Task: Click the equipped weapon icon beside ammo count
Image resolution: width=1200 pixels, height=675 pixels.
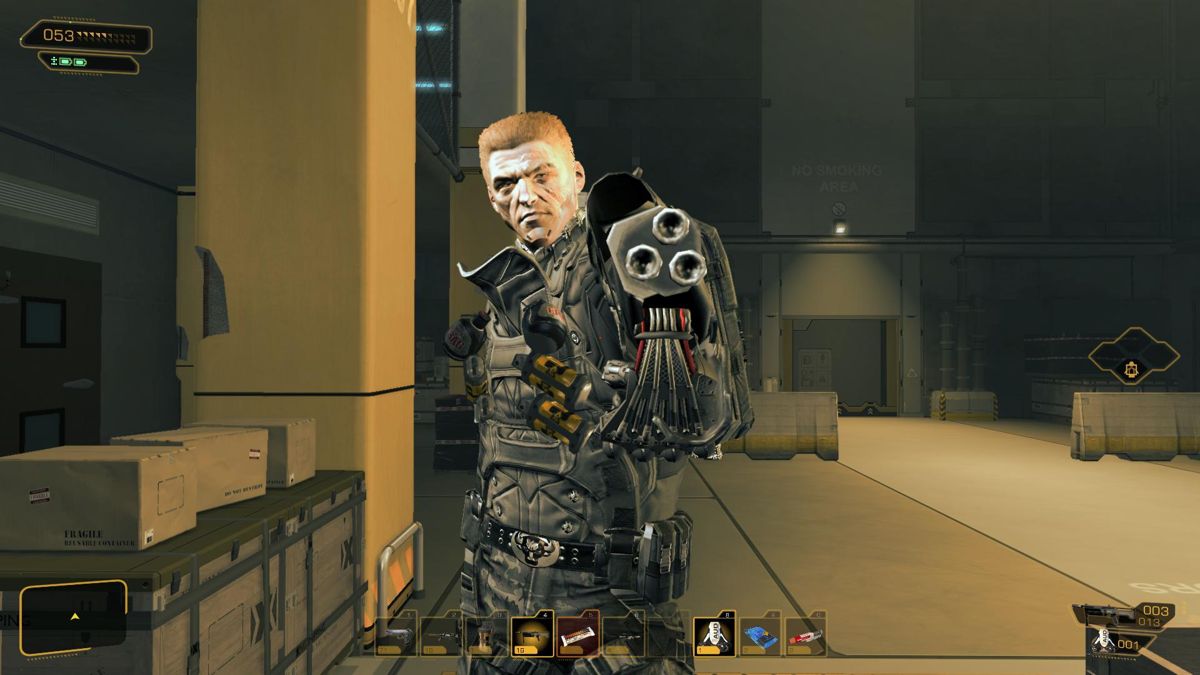Action: (x=1103, y=614)
